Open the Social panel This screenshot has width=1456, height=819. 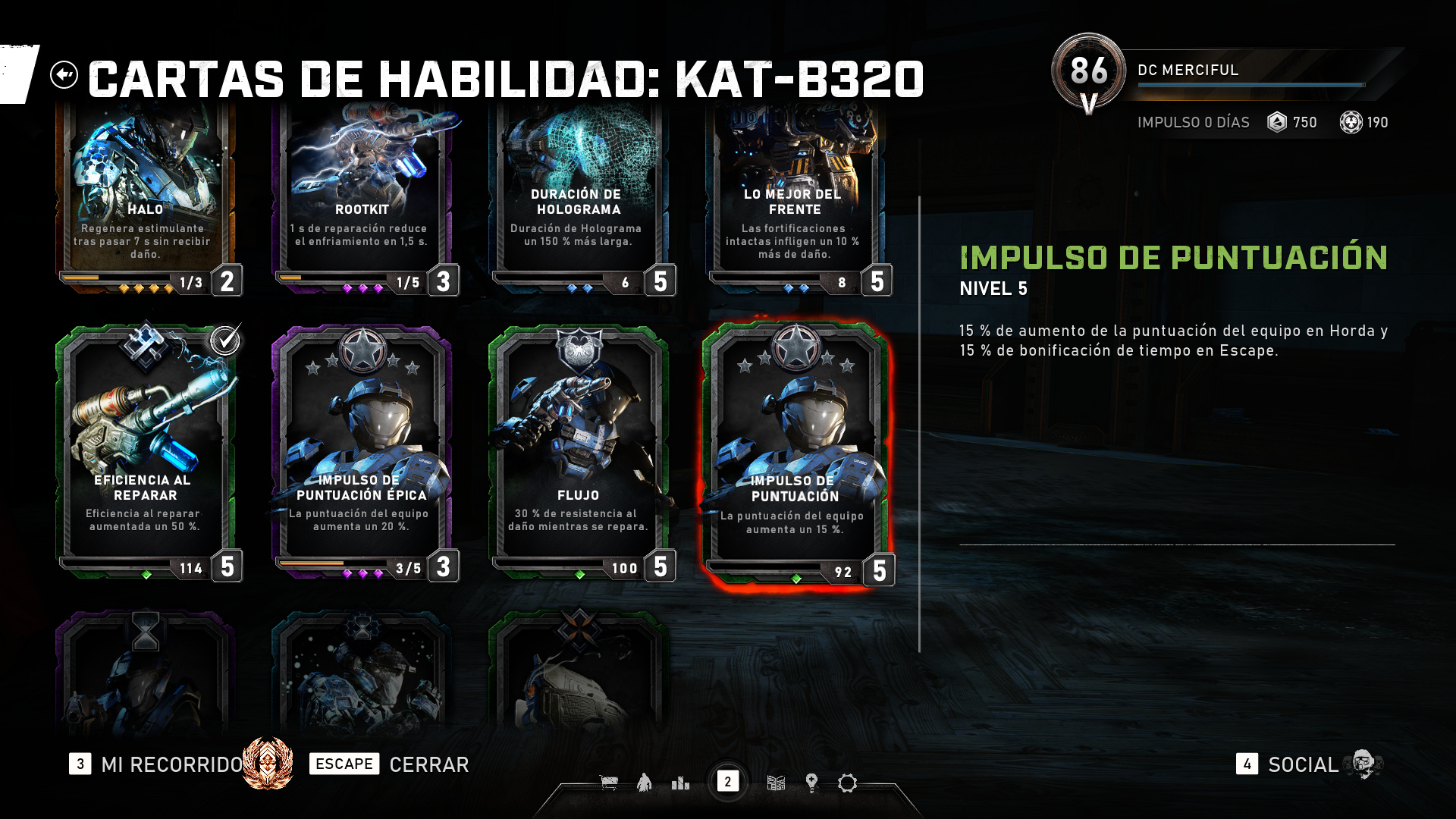coord(1302,764)
